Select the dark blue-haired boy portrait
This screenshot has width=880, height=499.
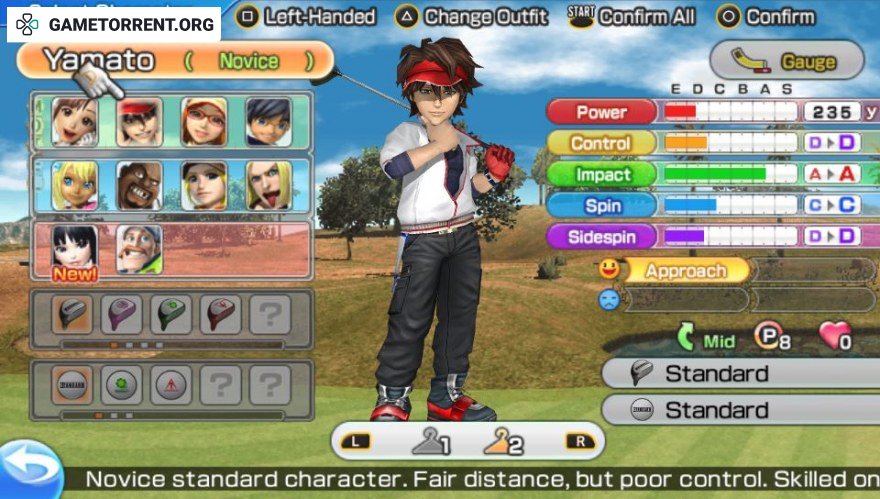[268, 122]
